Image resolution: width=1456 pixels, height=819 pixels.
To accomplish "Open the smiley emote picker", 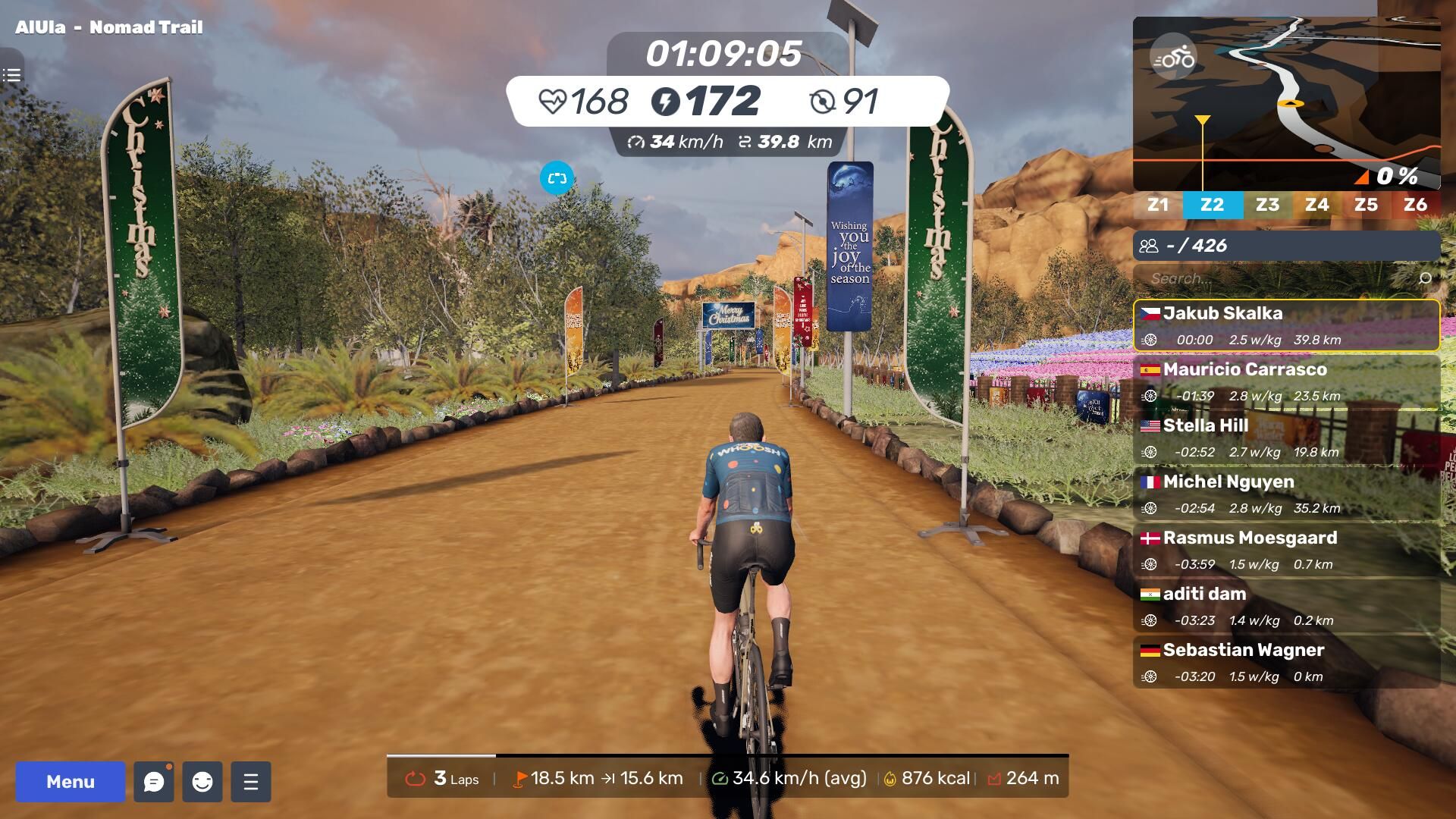I will tap(202, 782).
